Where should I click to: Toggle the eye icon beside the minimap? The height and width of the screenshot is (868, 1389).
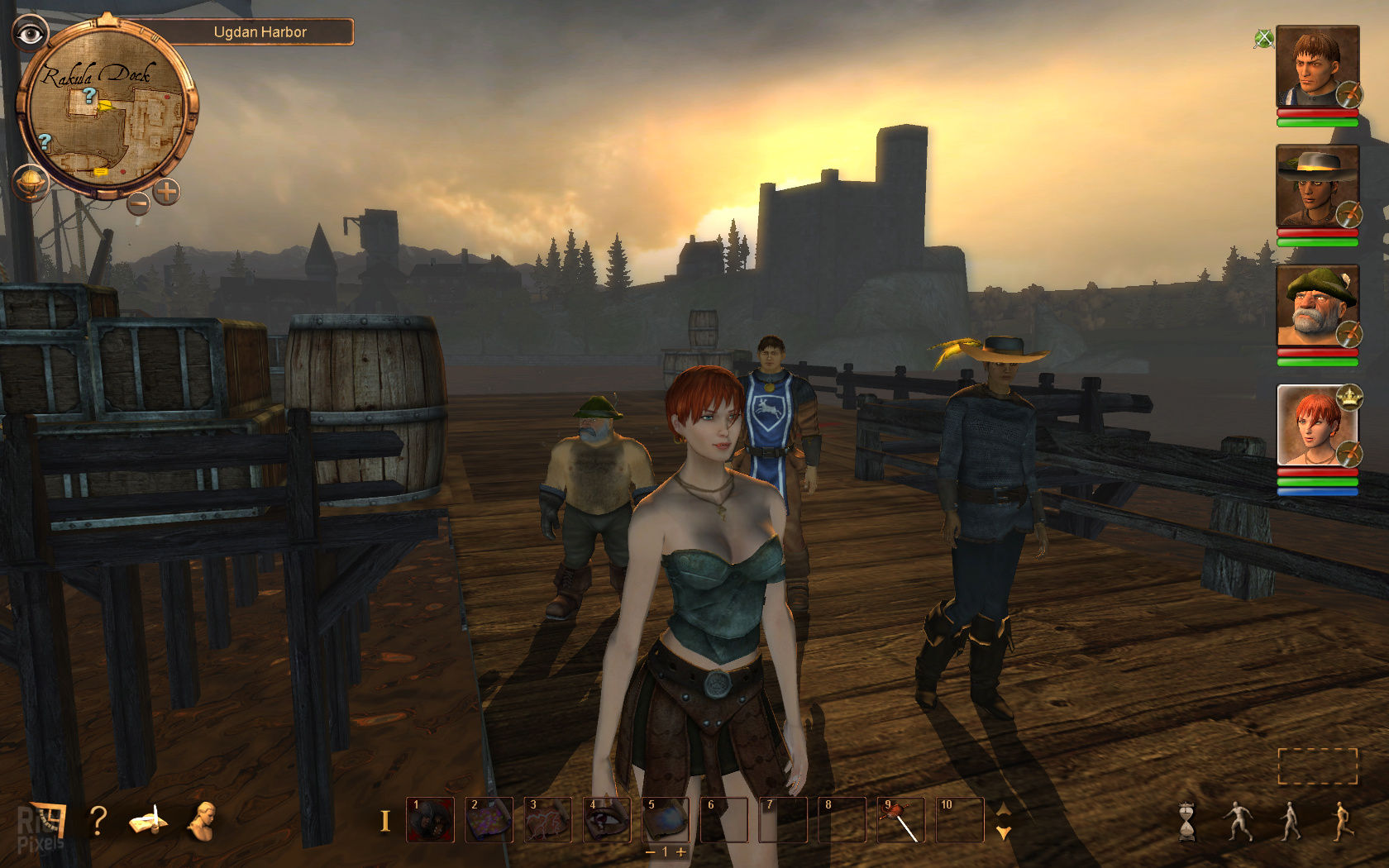pos(31,34)
